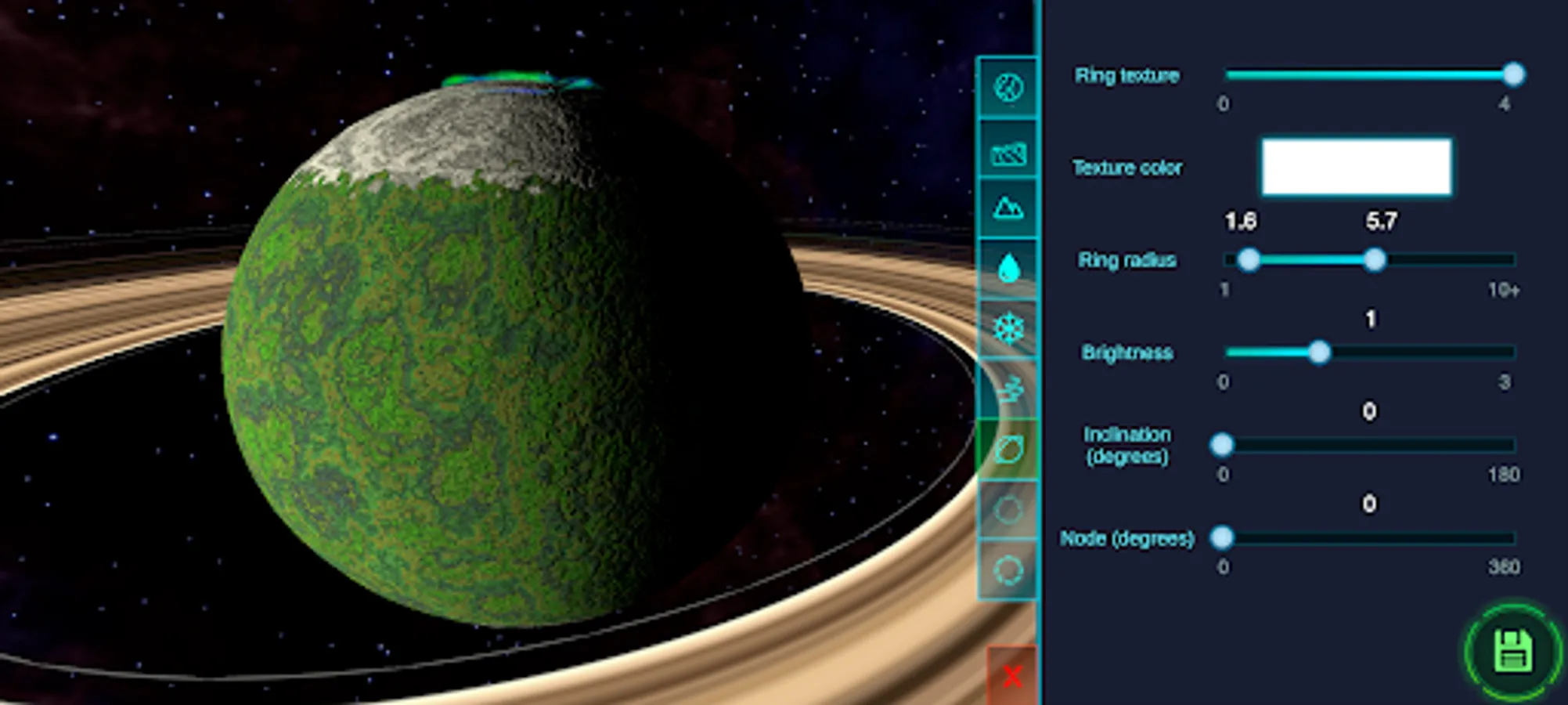Select the right Ring radius handle at 5.7
This screenshot has height=705, width=1568.
[x=1375, y=261]
